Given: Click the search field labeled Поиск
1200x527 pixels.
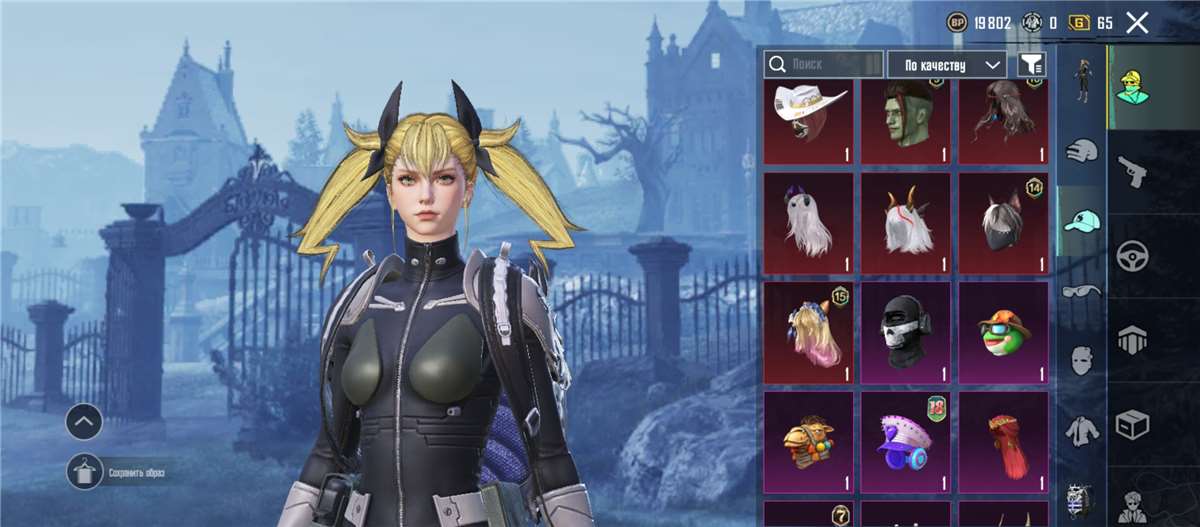Looking at the screenshot, I should [824, 64].
